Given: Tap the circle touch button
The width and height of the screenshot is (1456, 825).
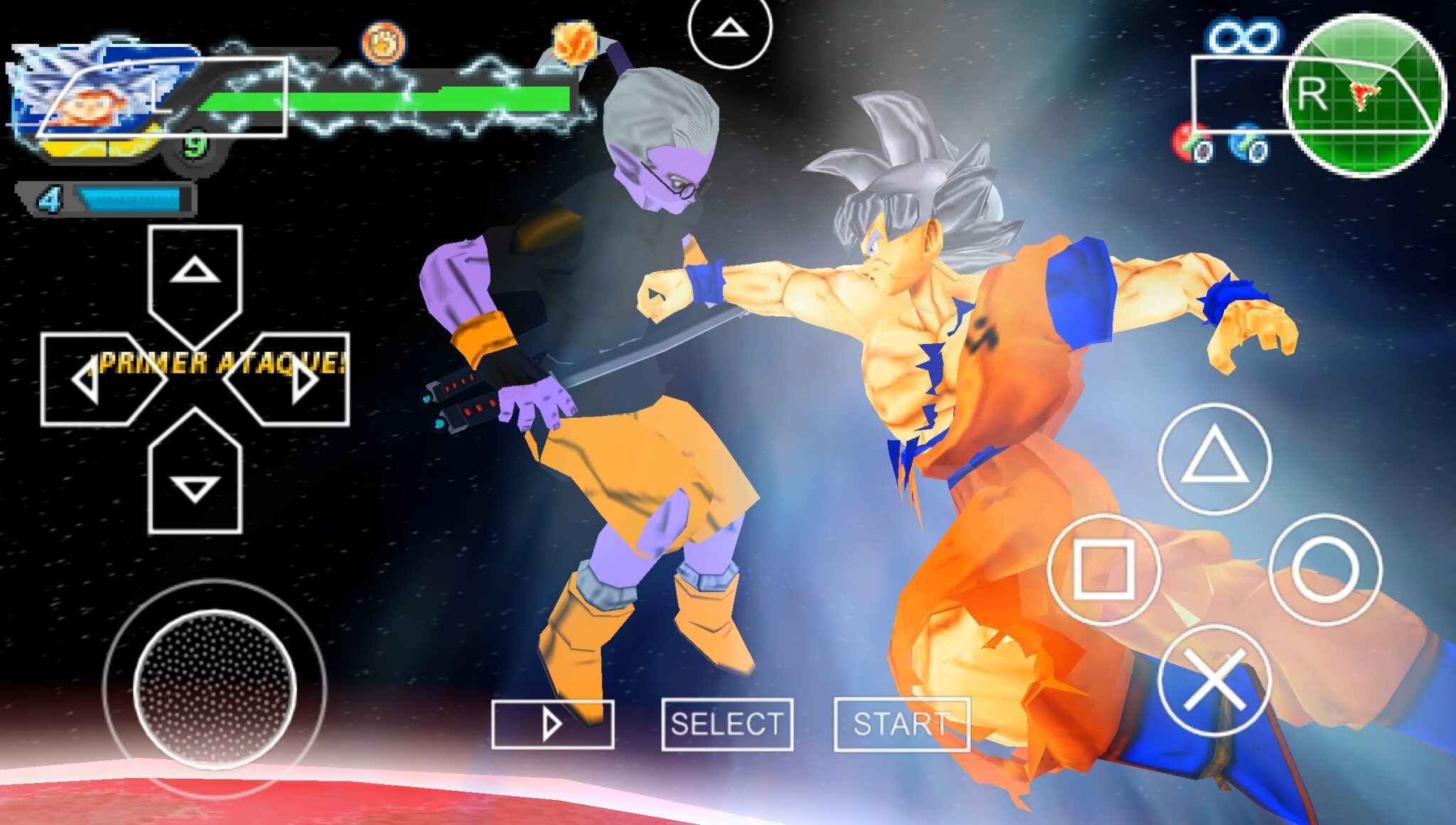Looking at the screenshot, I should pyautogui.click(x=1325, y=569).
